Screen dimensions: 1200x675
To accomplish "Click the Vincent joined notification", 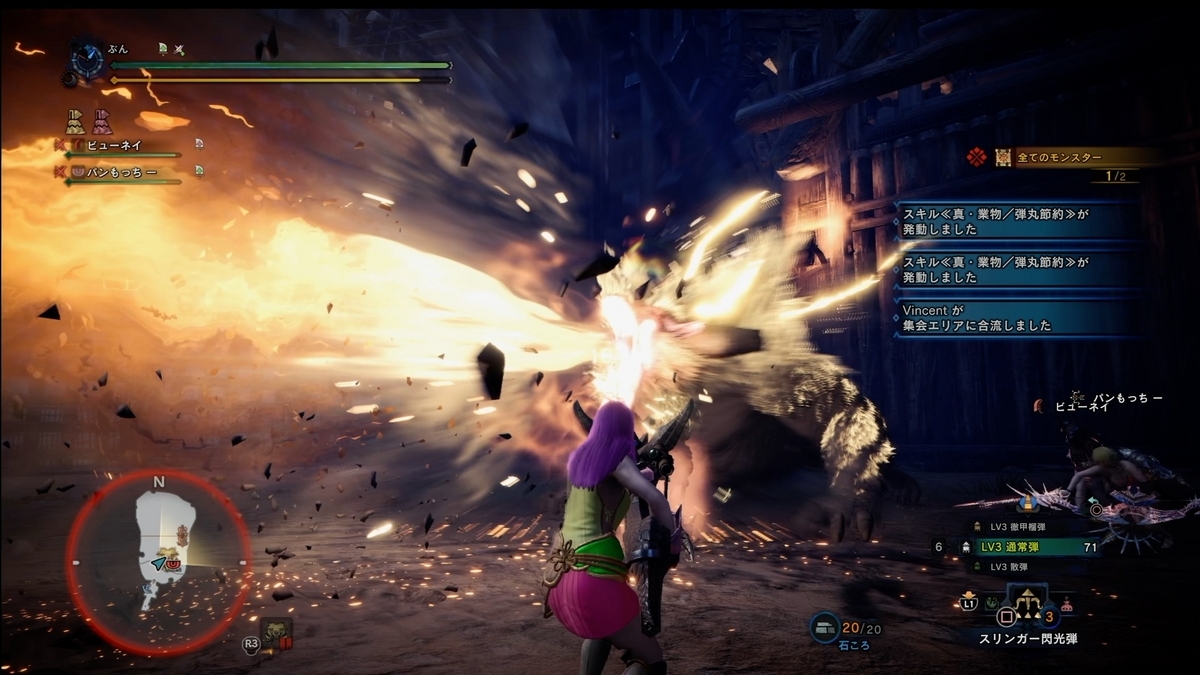I will [x=1016, y=318].
